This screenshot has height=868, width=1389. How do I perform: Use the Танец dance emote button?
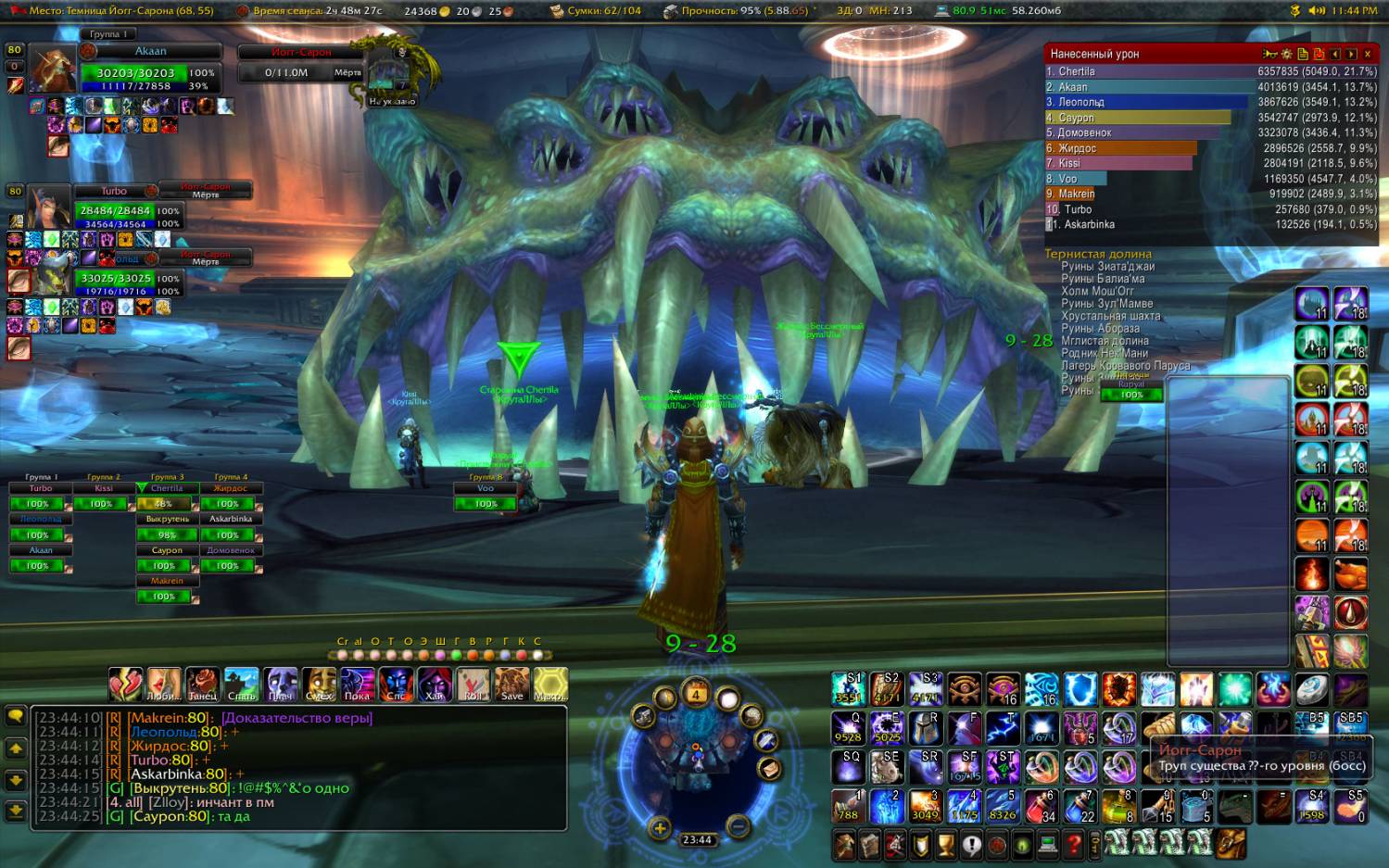pyautogui.click(x=202, y=685)
